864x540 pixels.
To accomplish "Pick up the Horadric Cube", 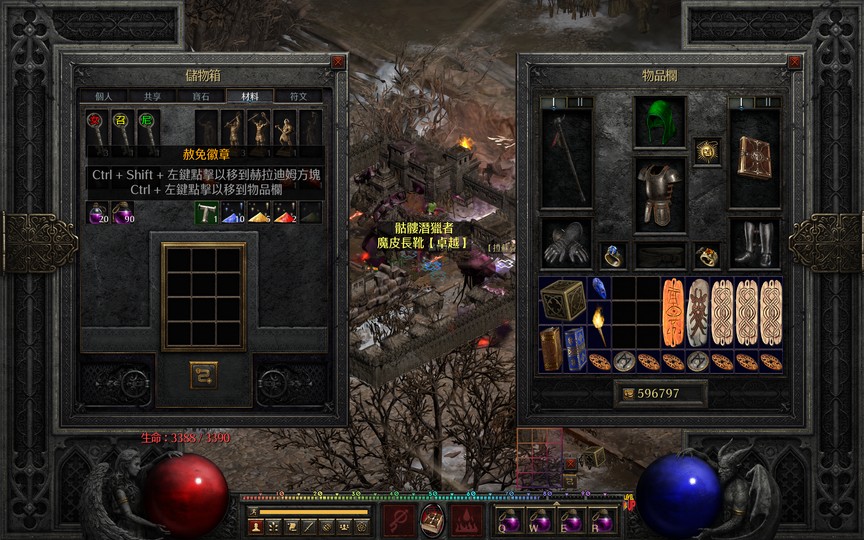I will point(563,299).
